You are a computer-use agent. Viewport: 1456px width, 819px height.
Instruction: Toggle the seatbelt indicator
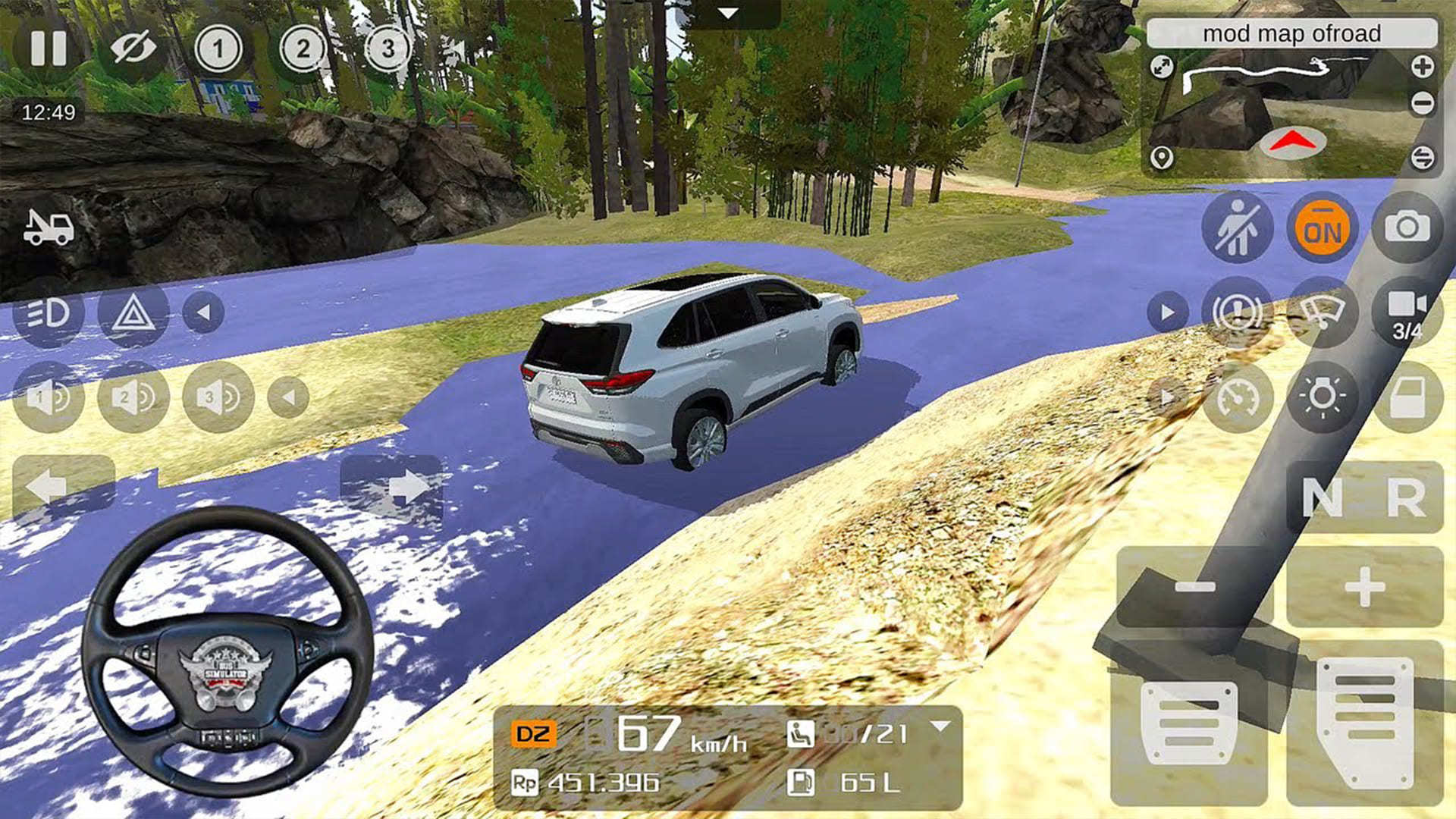[1236, 227]
